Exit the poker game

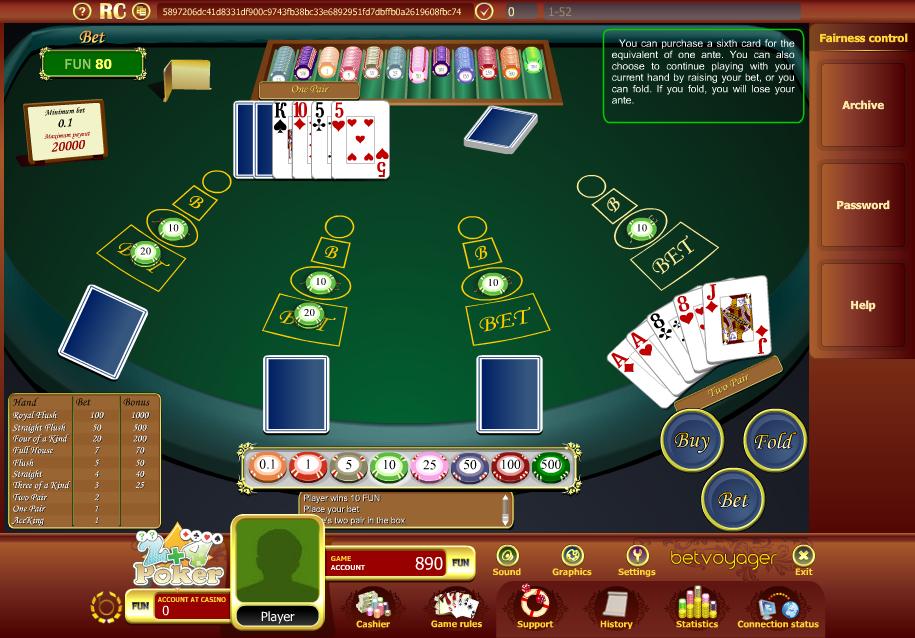pyautogui.click(x=803, y=560)
